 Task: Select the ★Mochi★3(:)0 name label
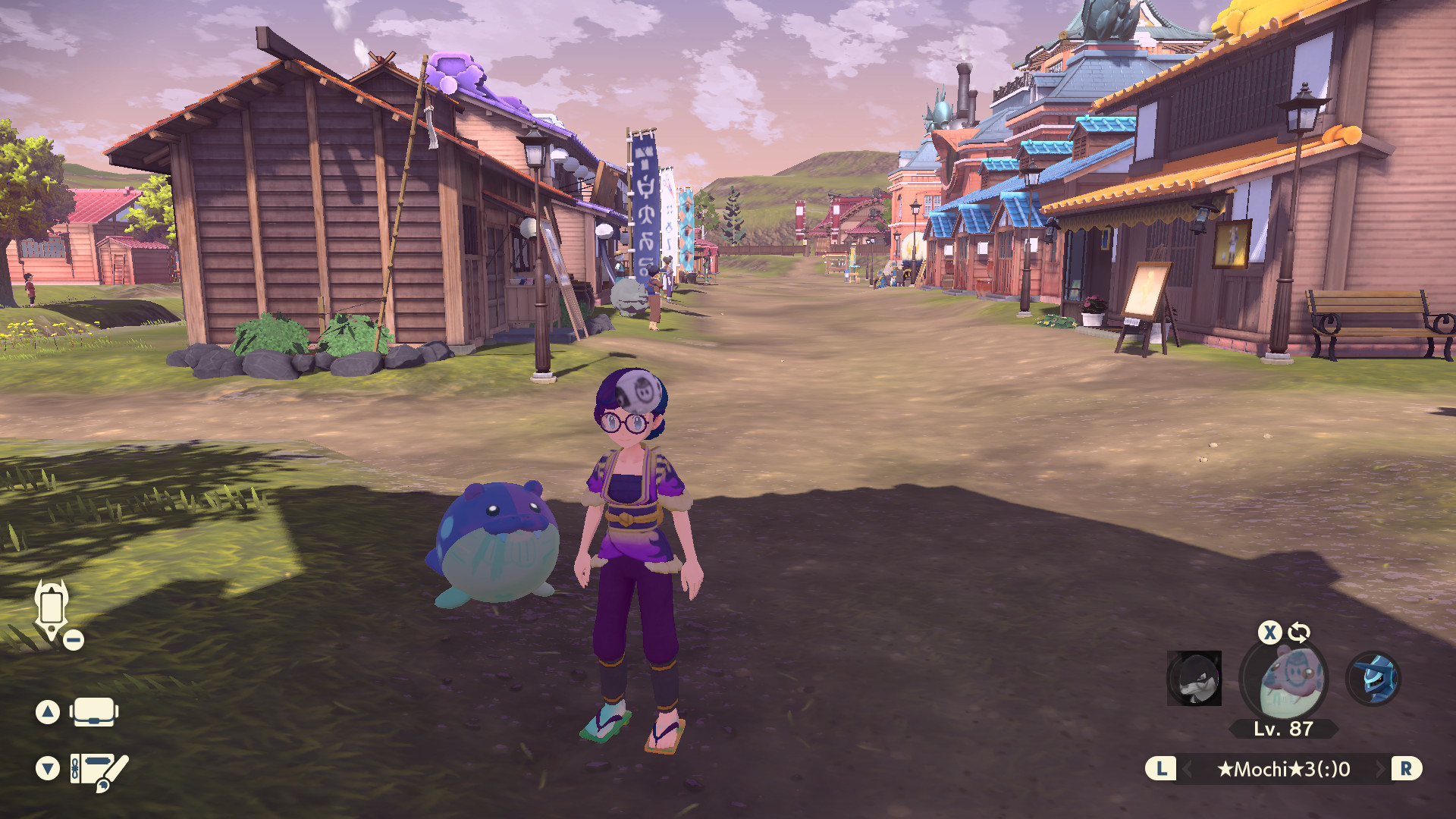(1283, 769)
